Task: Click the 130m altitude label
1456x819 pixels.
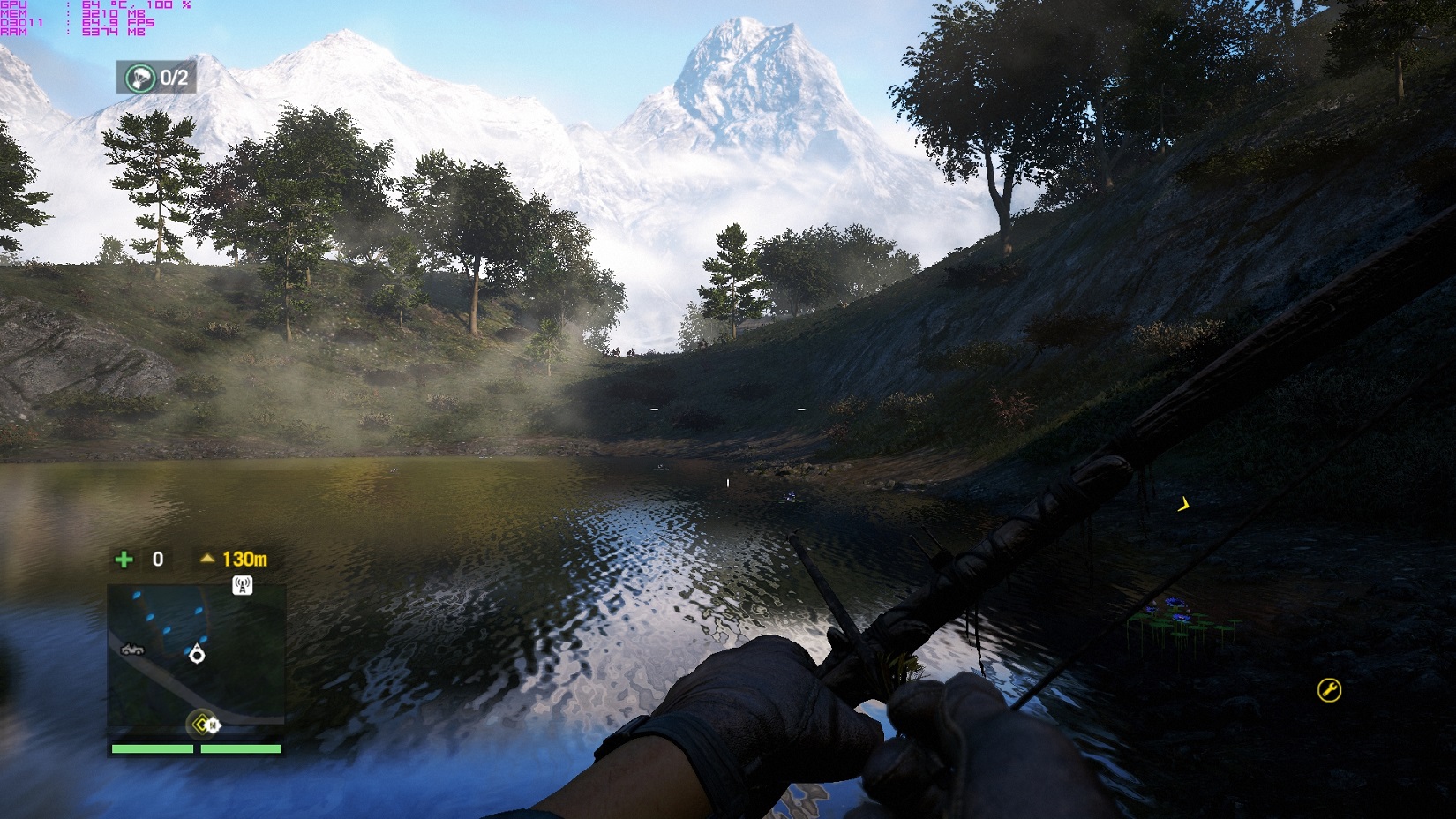Action: pyautogui.click(x=245, y=560)
